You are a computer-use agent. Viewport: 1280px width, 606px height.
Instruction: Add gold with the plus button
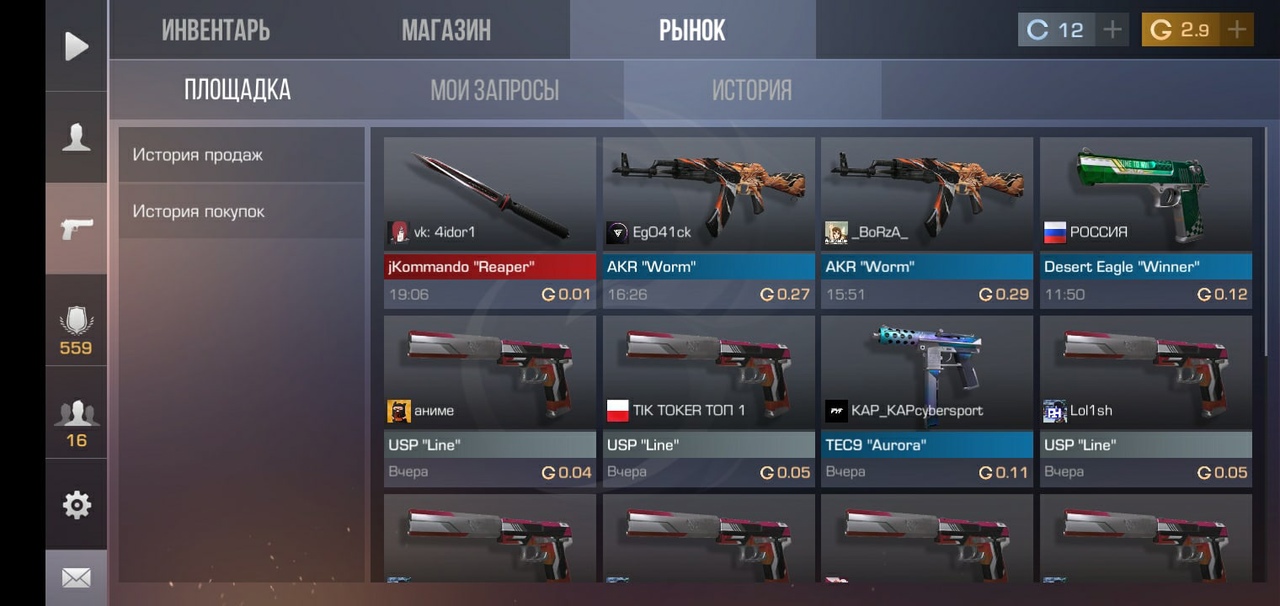[x=1237, y=30]
